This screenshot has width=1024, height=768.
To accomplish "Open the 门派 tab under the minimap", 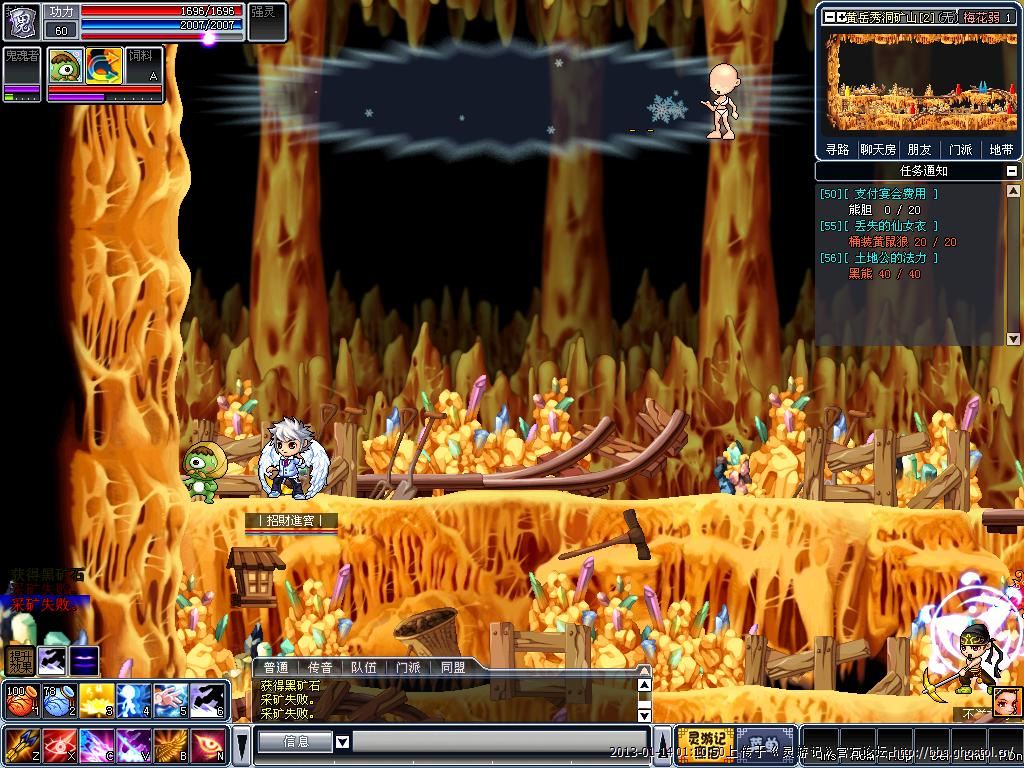I will 960,150.
